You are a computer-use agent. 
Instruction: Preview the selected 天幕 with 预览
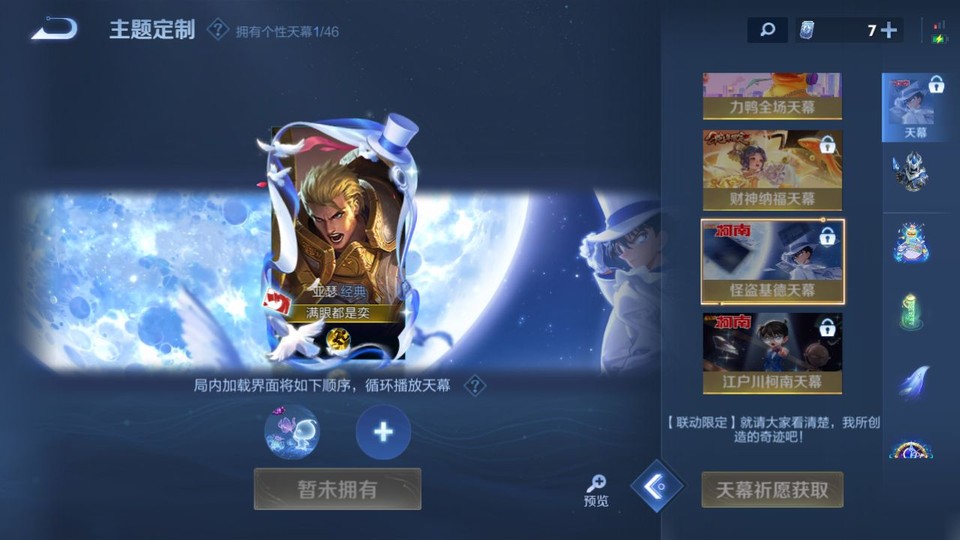click(x=596, y=490)
